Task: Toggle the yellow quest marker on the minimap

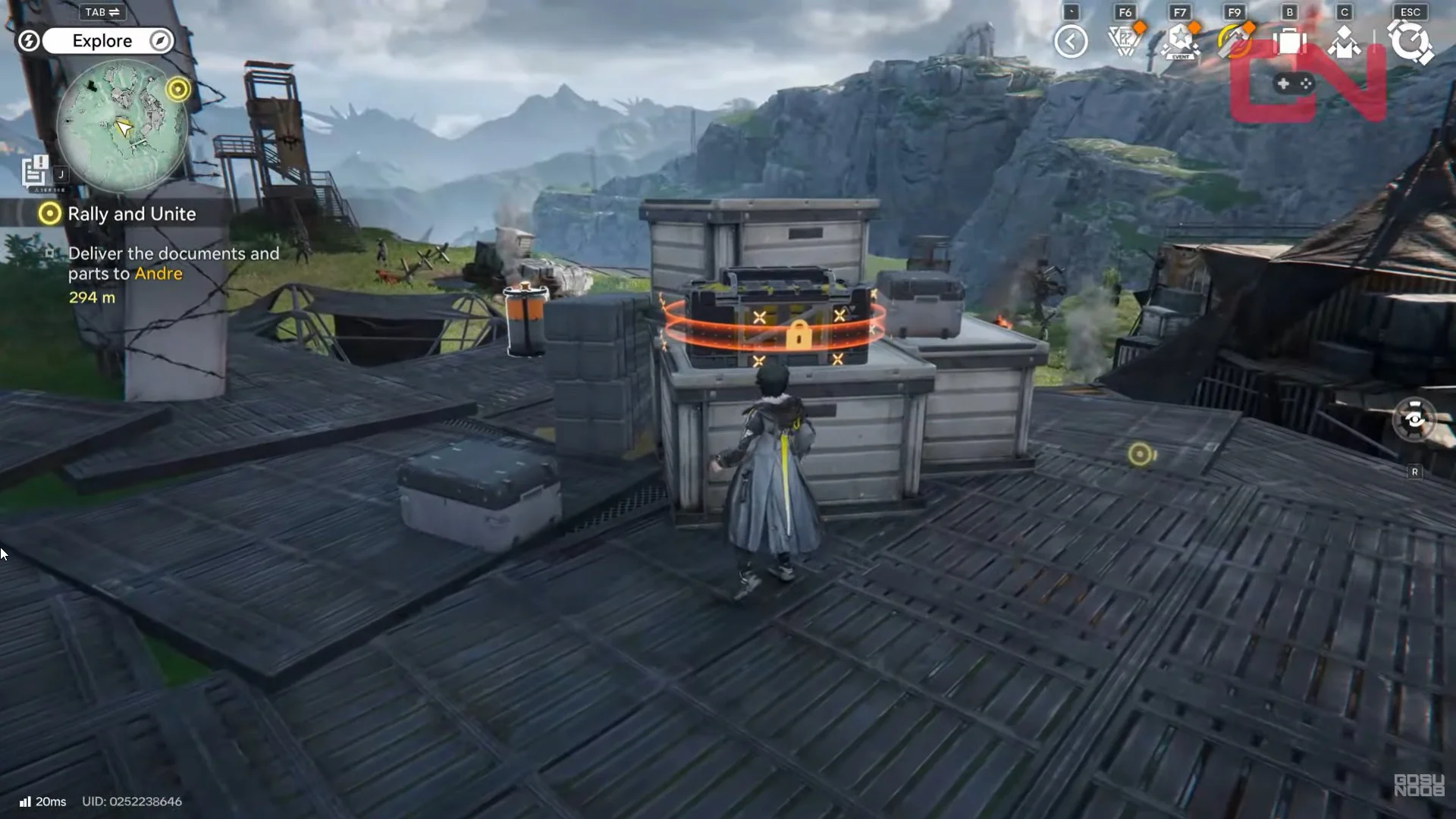Action: (x=178, y=89)
